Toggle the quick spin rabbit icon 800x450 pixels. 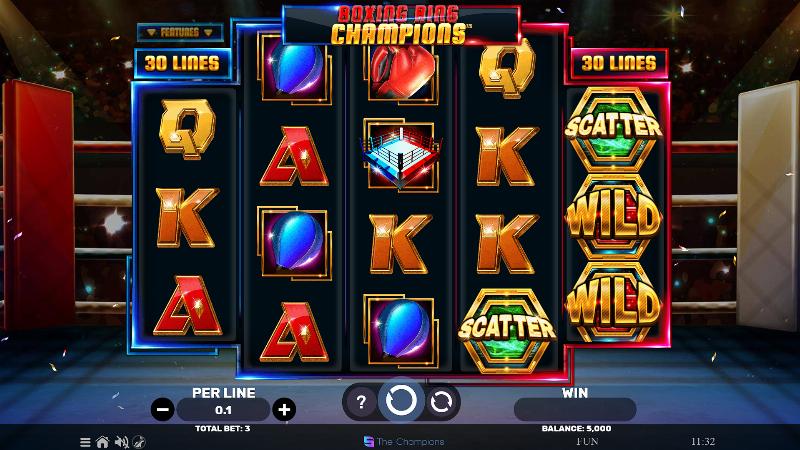[x=137, y=441]
